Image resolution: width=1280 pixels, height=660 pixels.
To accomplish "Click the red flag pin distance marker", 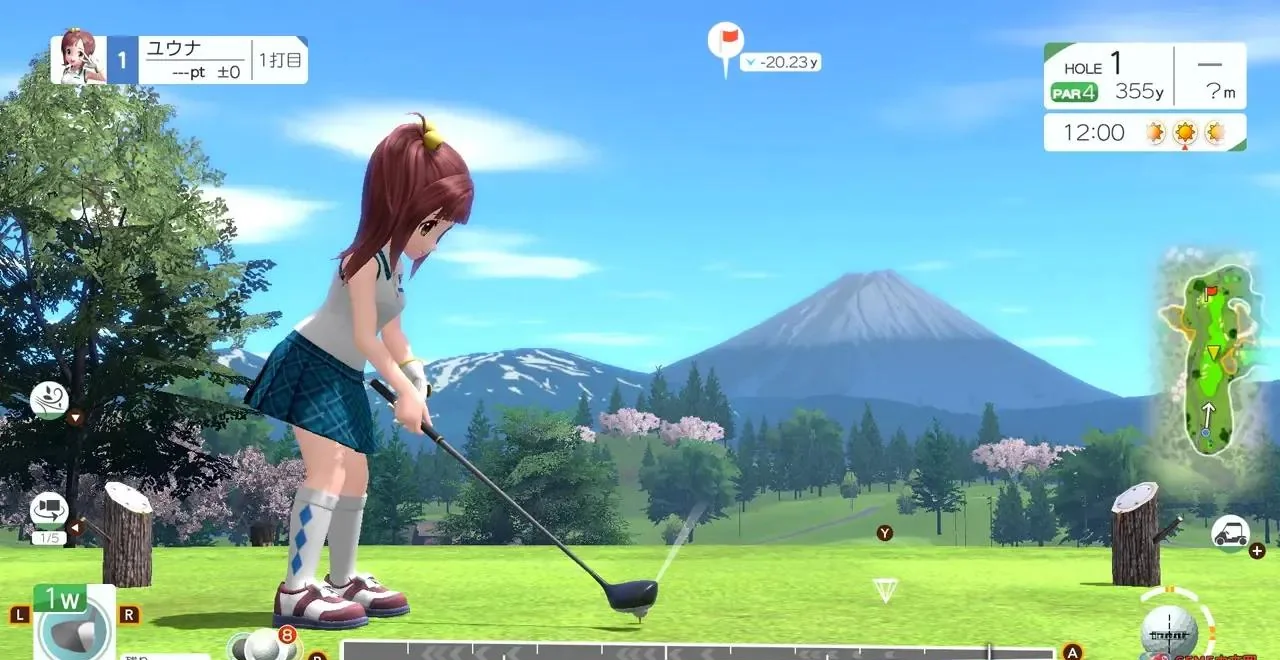I will (x=725, y=45).
